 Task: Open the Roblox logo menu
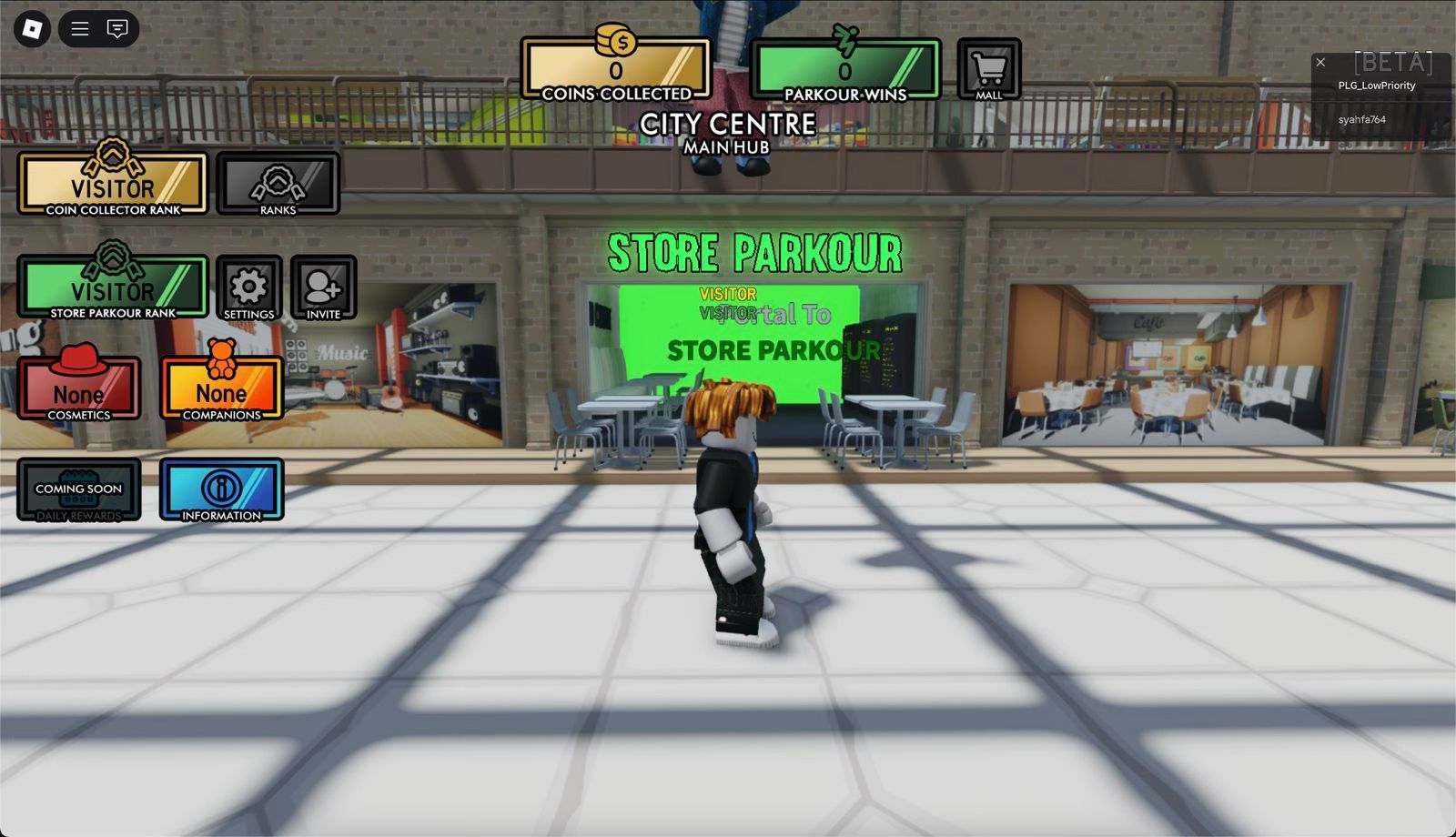[32, 29]
